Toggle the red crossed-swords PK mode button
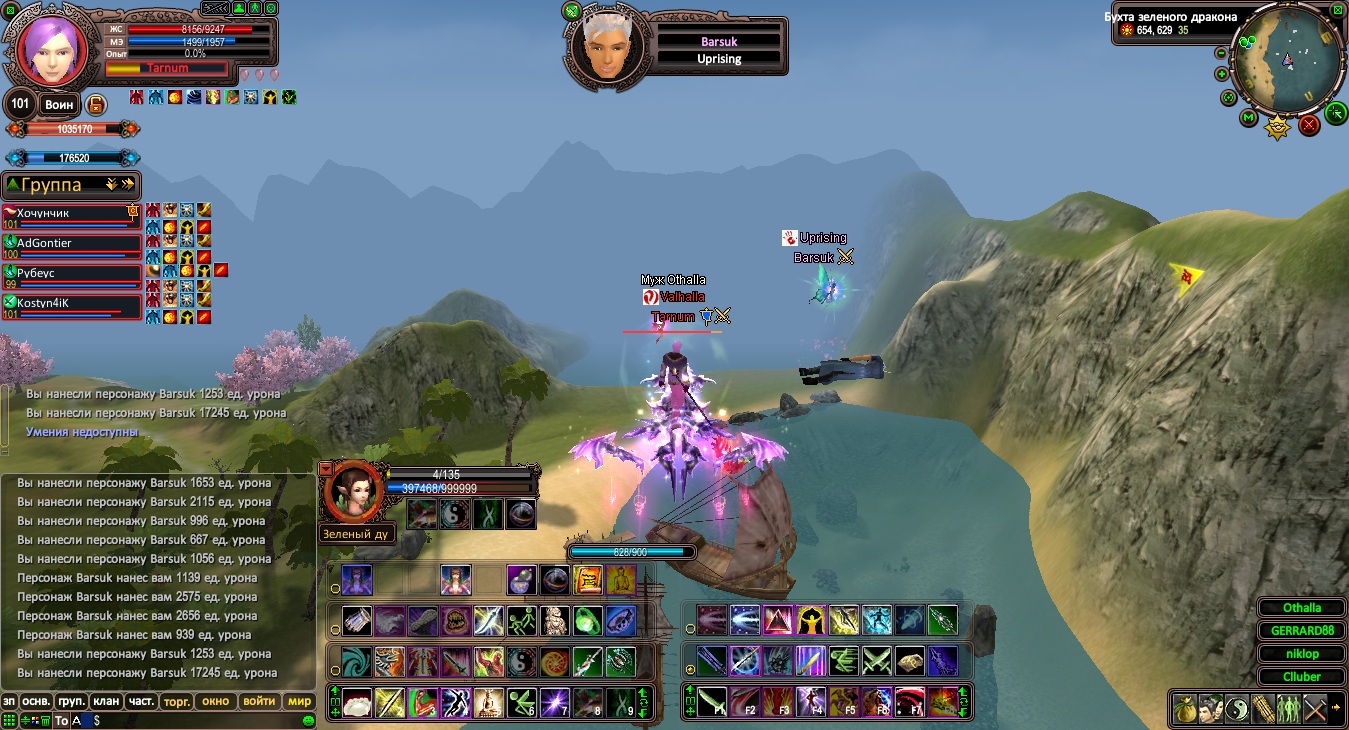 coord(1309,125)
